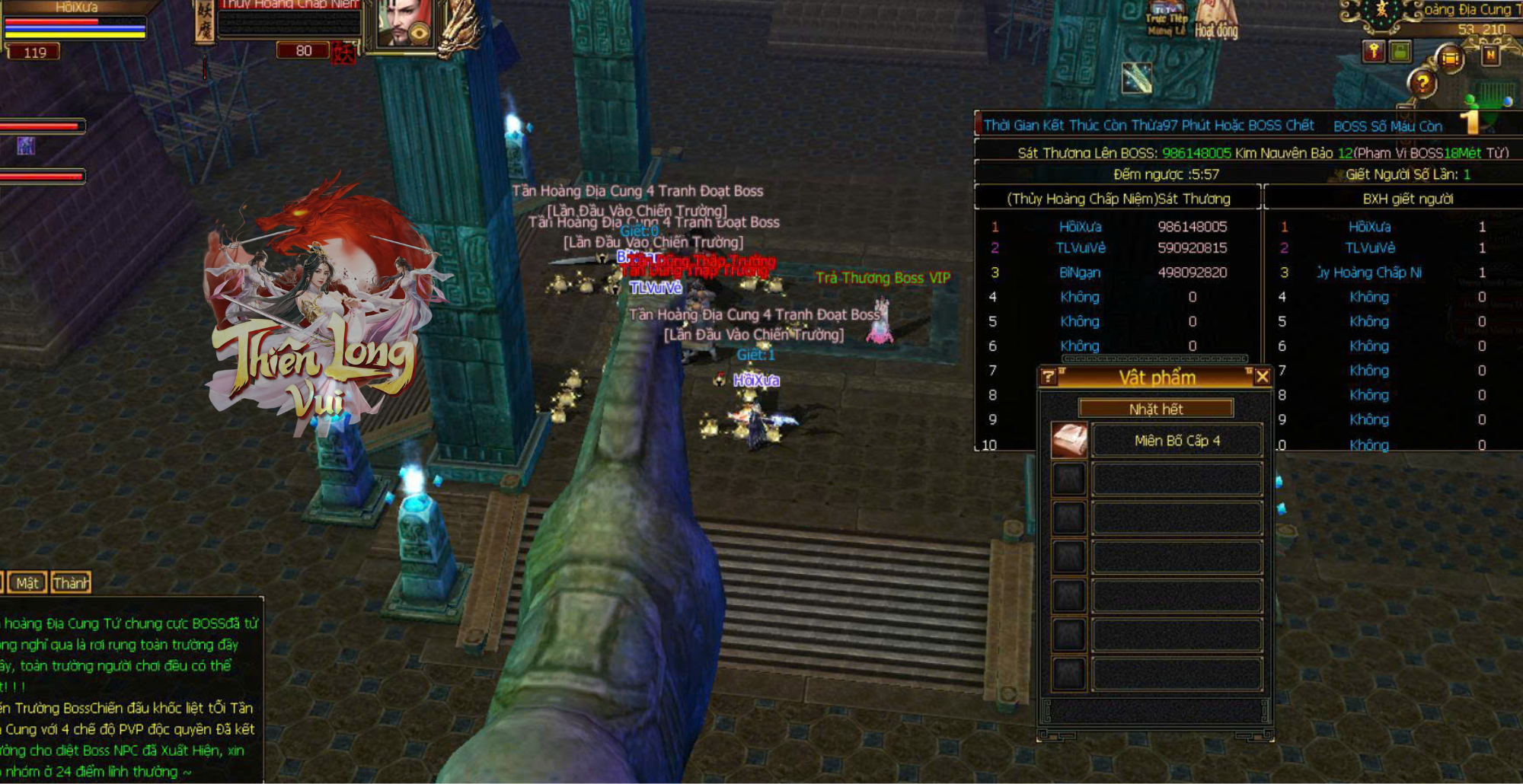Select HồiXưa in the damage ranking
Image resolution: width=1523 pixels, height=784 pixels.
pos(1080,227)
